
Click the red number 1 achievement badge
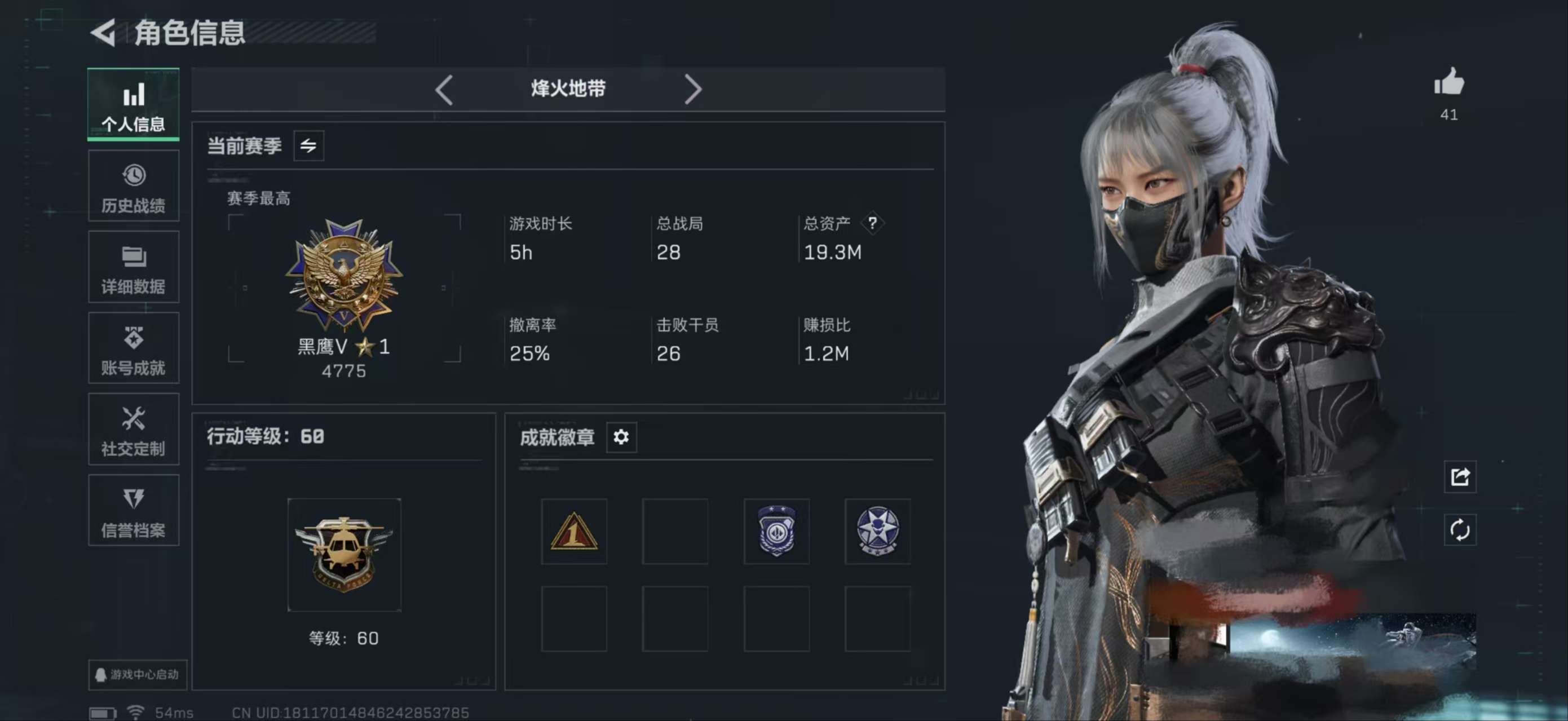[574, 531]
